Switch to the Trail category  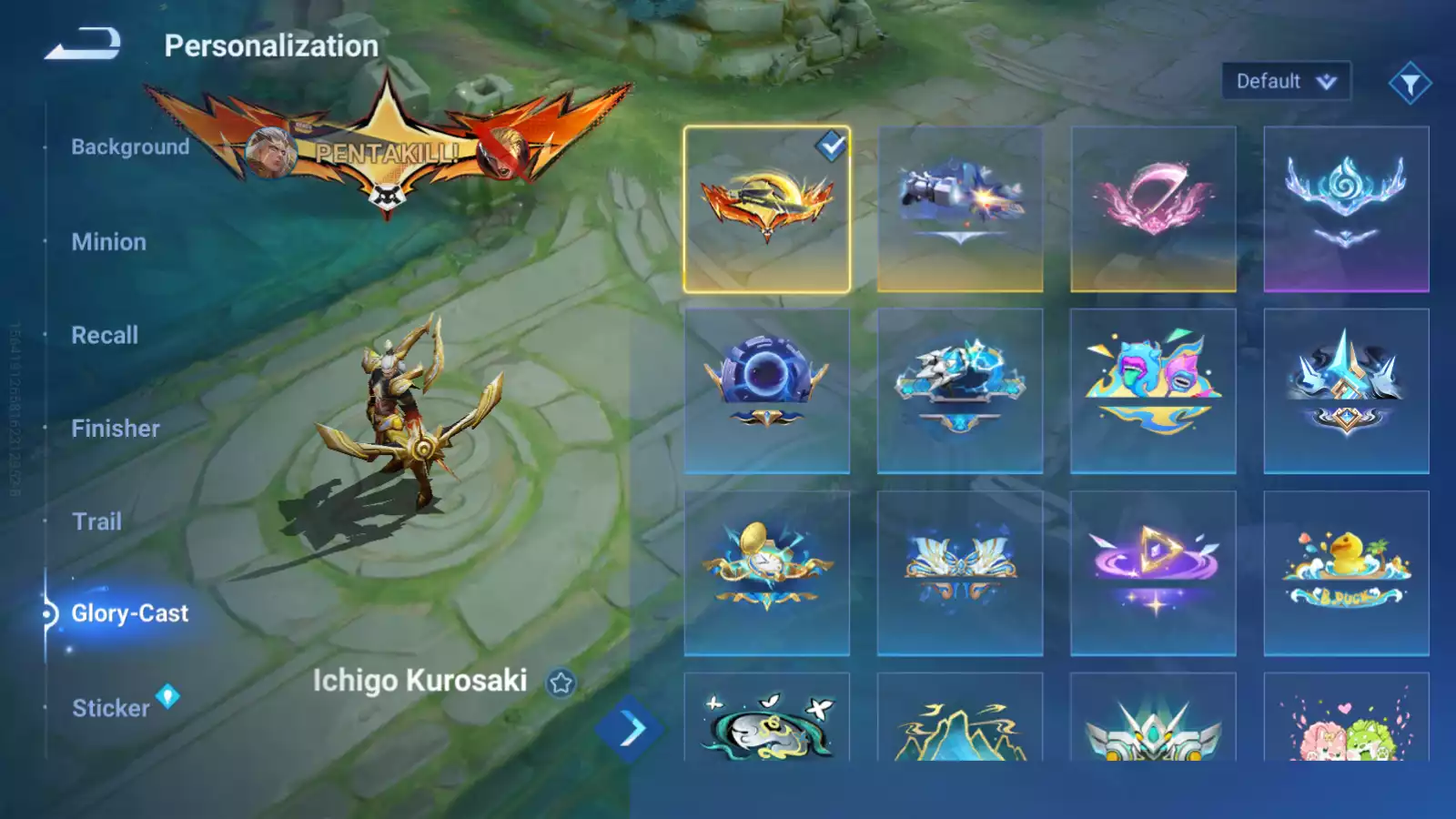(x=97, y=521)
